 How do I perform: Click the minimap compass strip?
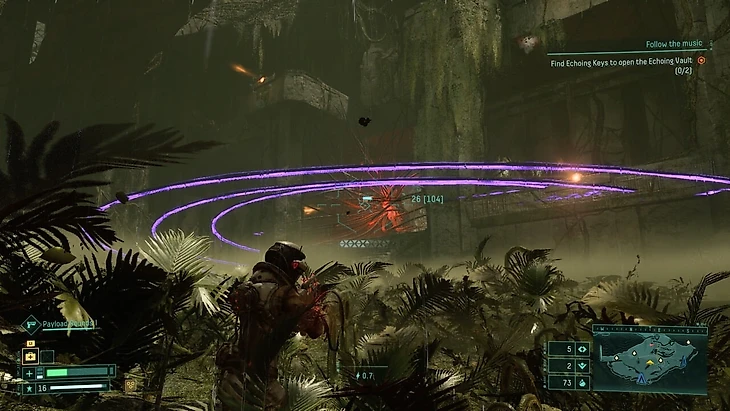point(649,329)
